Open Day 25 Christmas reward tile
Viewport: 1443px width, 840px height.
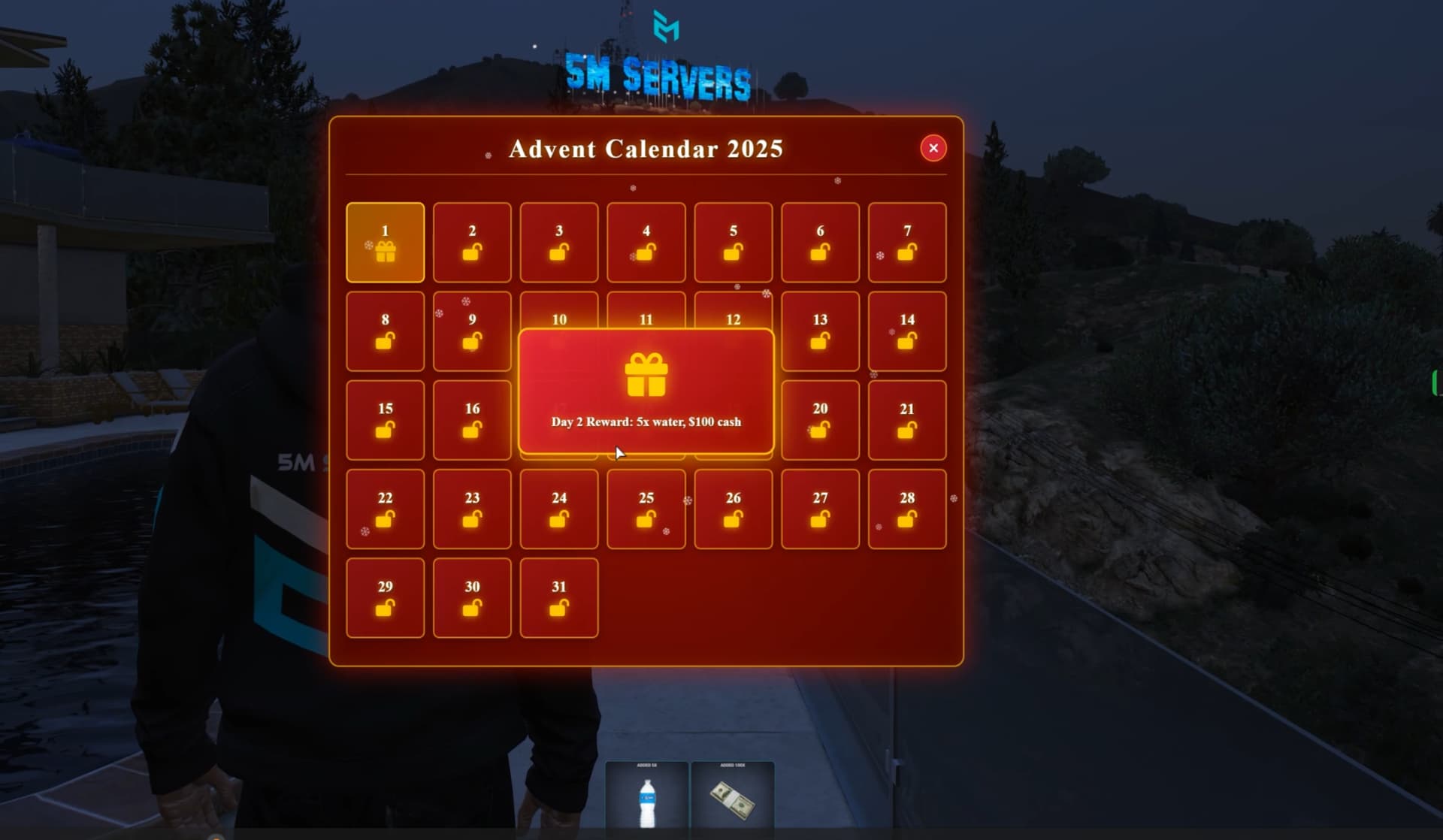point(645,509)
